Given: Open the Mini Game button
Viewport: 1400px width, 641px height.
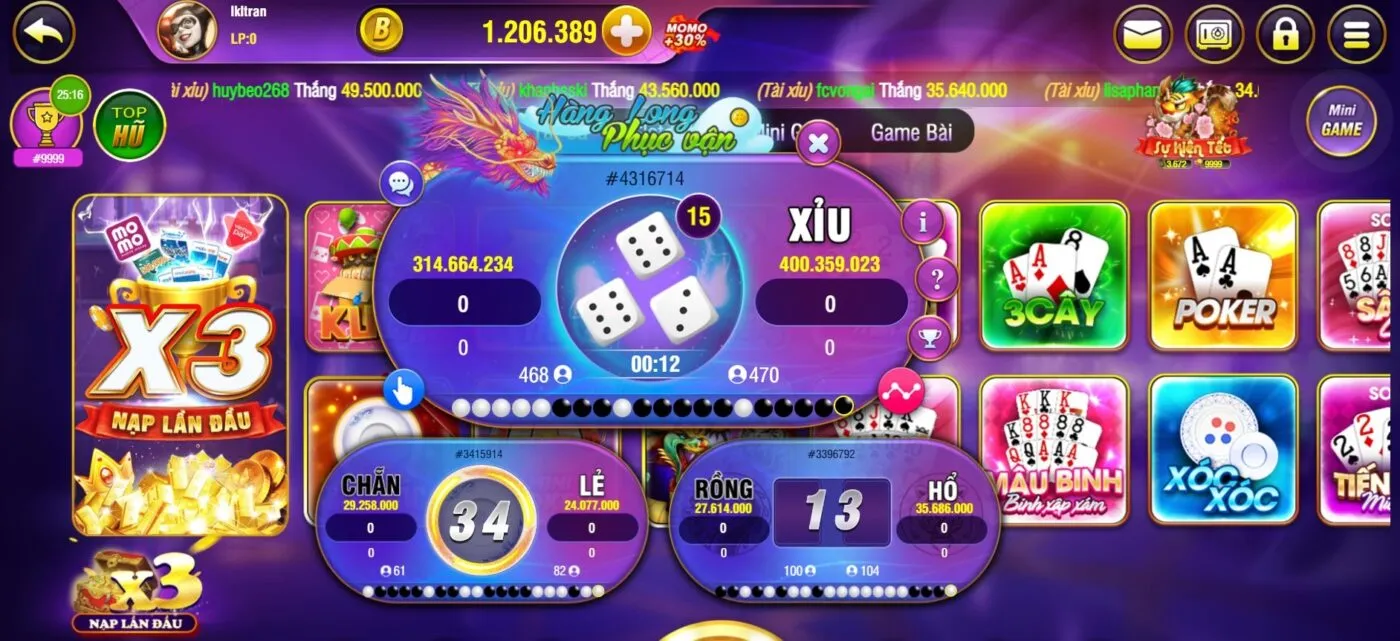Looking at the screenshot, I should pos(1341,121).
